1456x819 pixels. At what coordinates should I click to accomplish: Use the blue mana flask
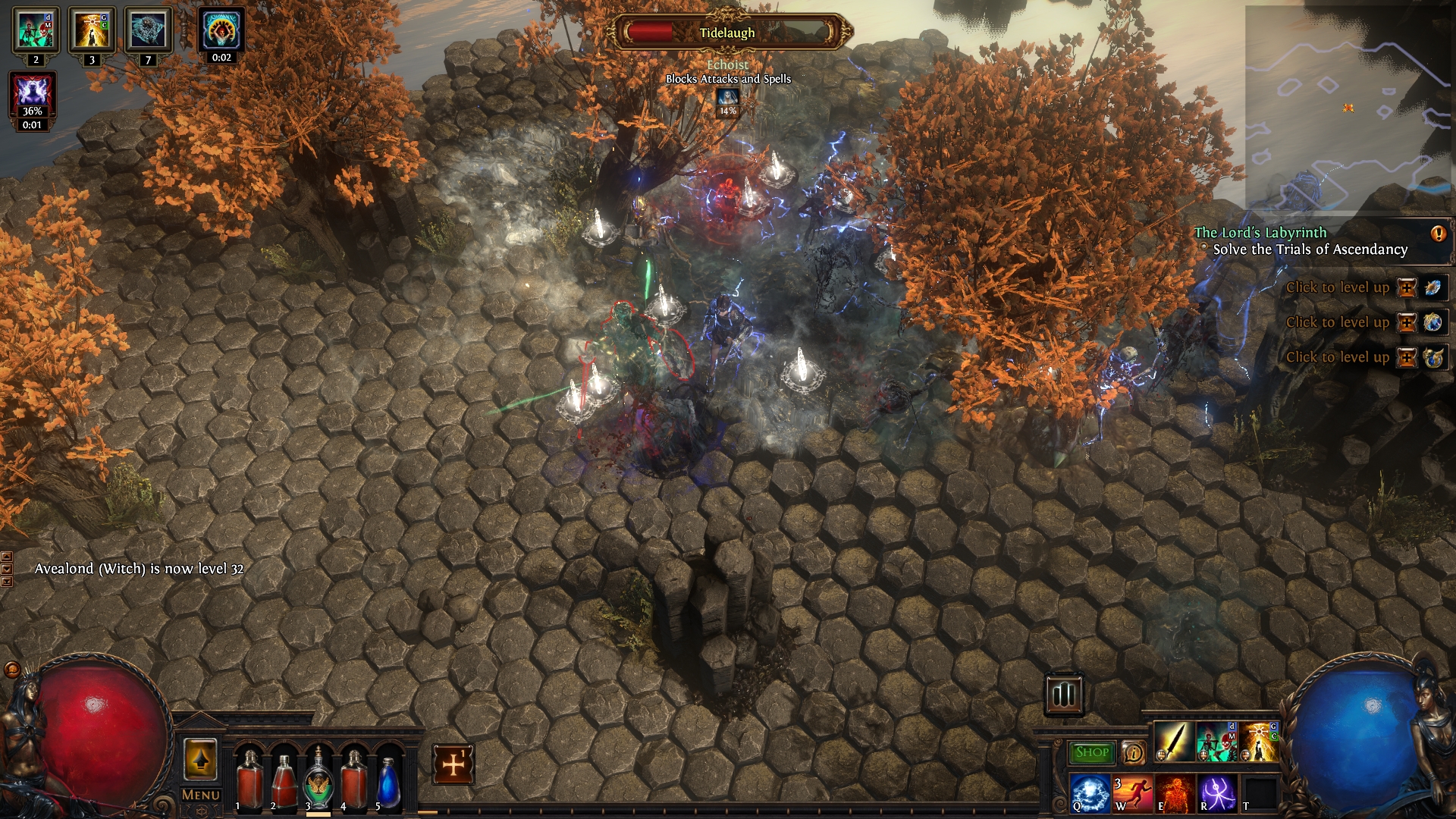[388, 780]
